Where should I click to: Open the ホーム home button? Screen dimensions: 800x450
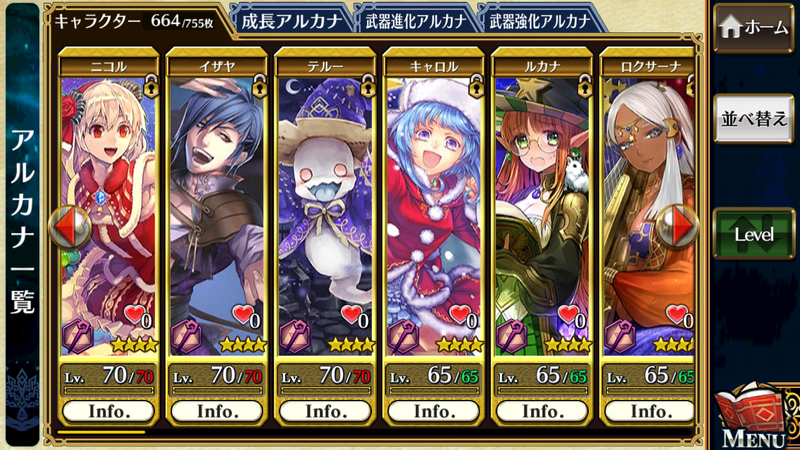coord(755,27)
